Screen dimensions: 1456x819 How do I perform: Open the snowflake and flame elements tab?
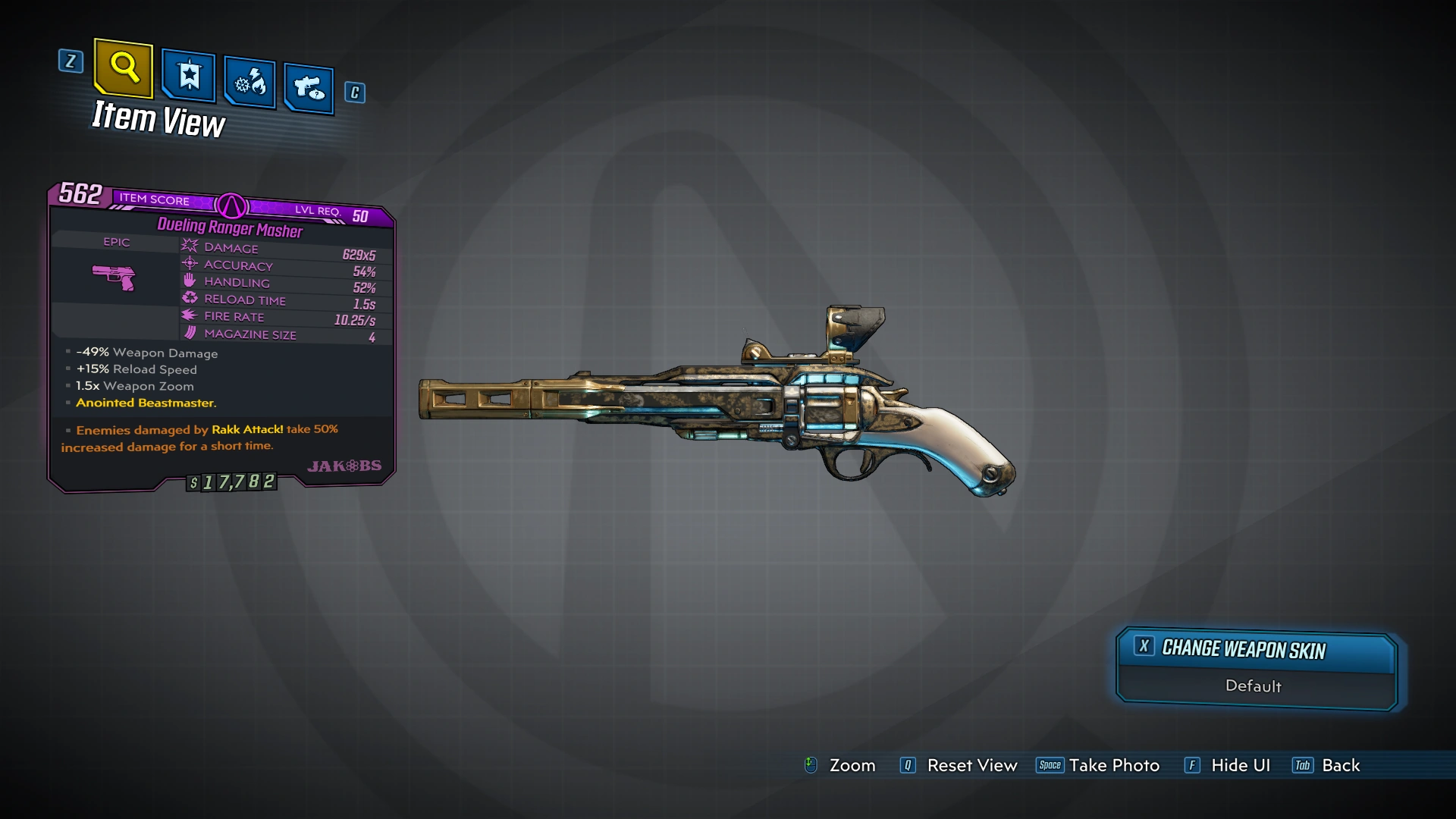249,82
